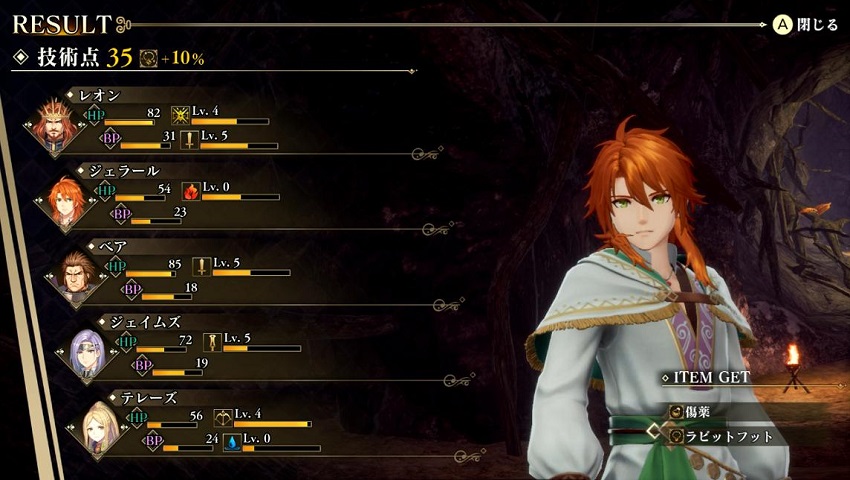850x480 pixels.
Task: Pick James's purple-haired portrait
Action: click(88, 350)
